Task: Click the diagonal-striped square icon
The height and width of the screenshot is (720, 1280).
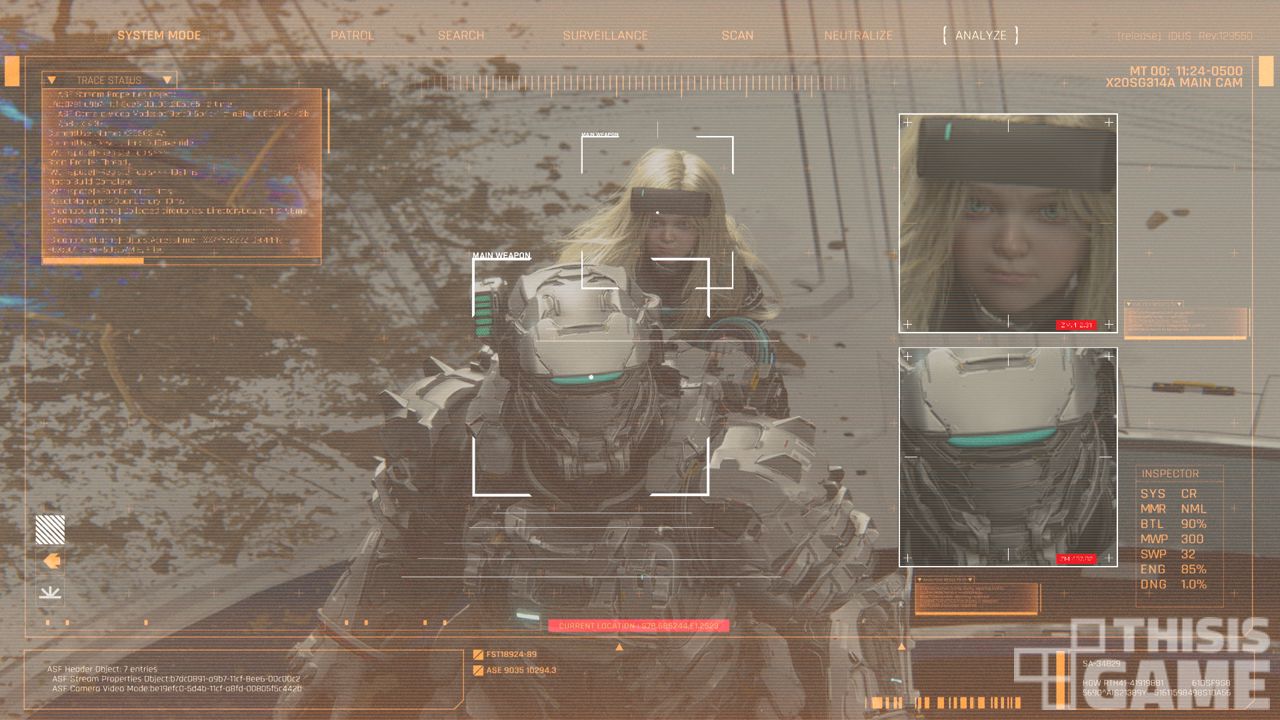Action: 50,529
